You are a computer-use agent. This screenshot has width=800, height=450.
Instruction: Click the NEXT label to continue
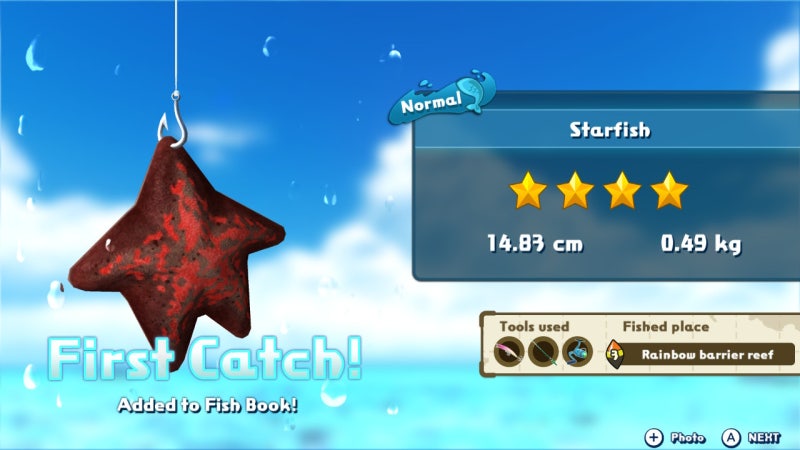tap(764, 437)
